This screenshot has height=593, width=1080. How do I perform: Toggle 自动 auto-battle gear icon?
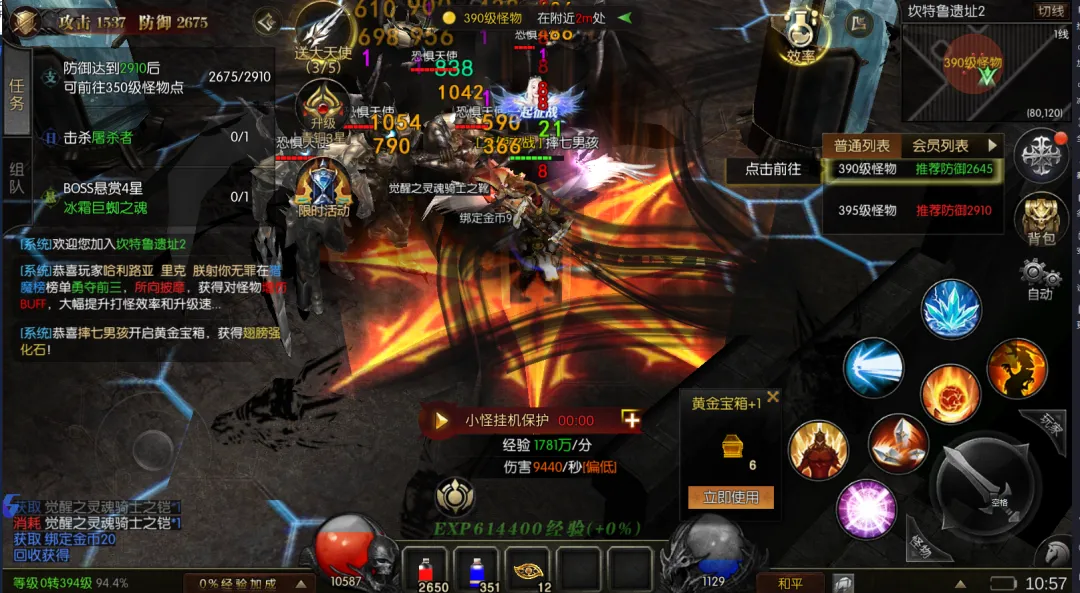1040,279
